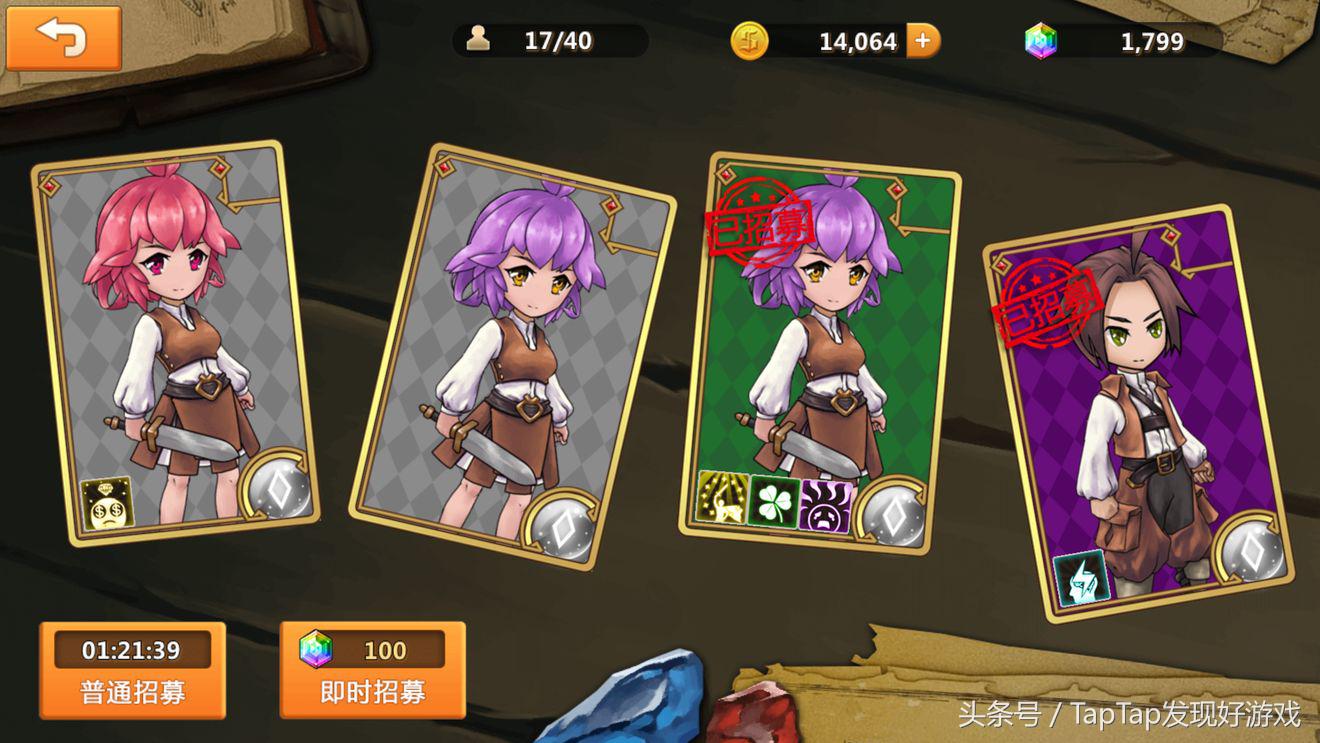Go back with the orange arrow button
1320x743 pixels.
(63, 38)
